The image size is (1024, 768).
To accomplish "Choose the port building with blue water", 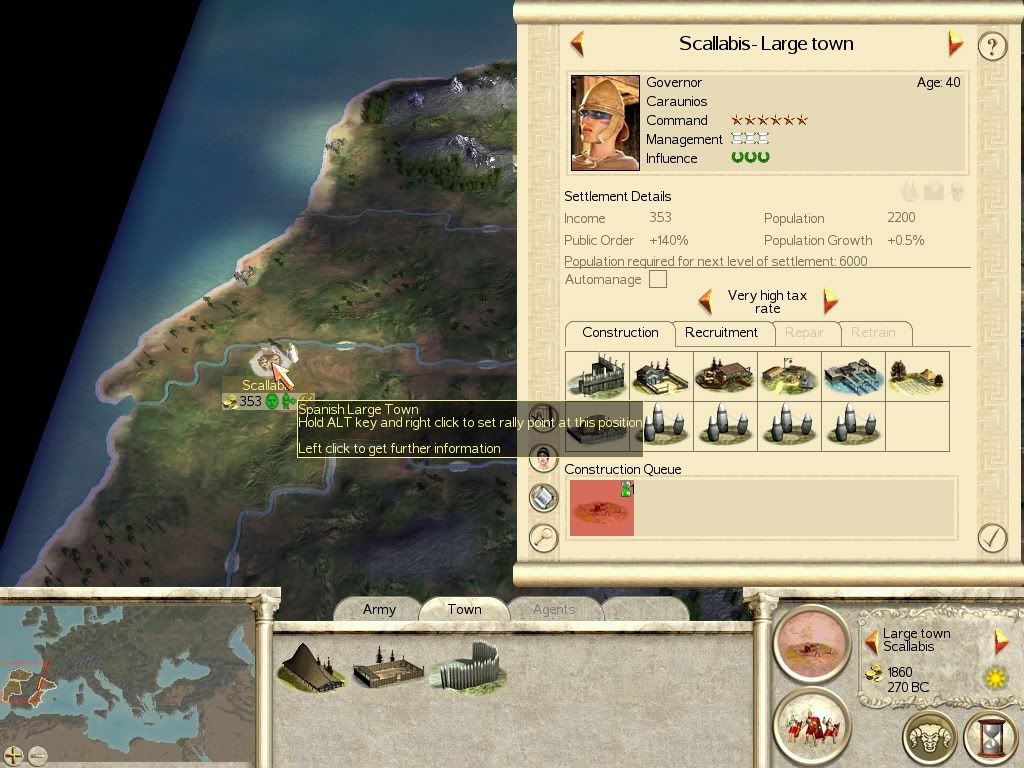I will [x=853, y=376].
